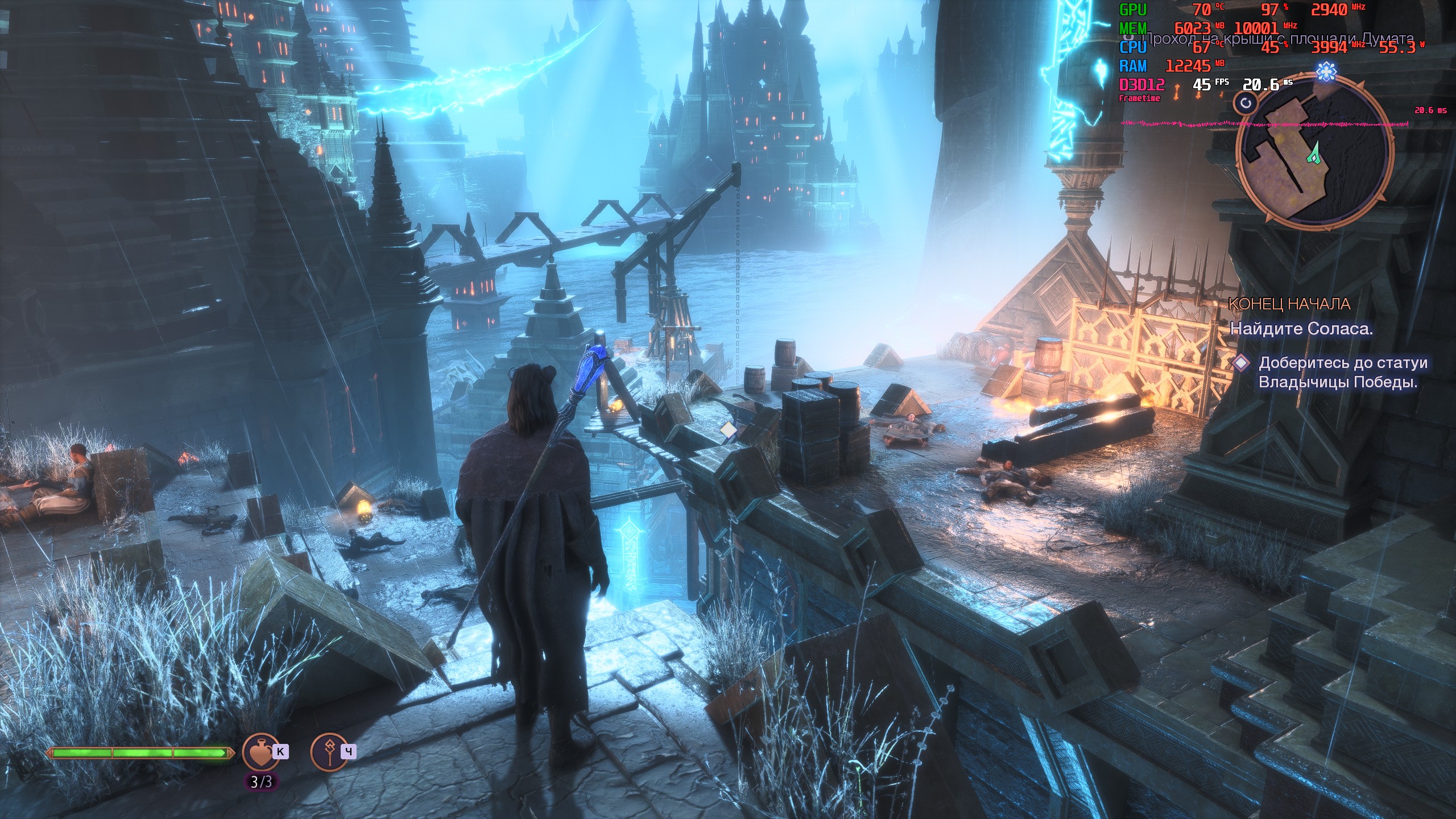The image size is (1456, 819).
Task: Activate the staff rune ability icon
Action: [329, 752]
